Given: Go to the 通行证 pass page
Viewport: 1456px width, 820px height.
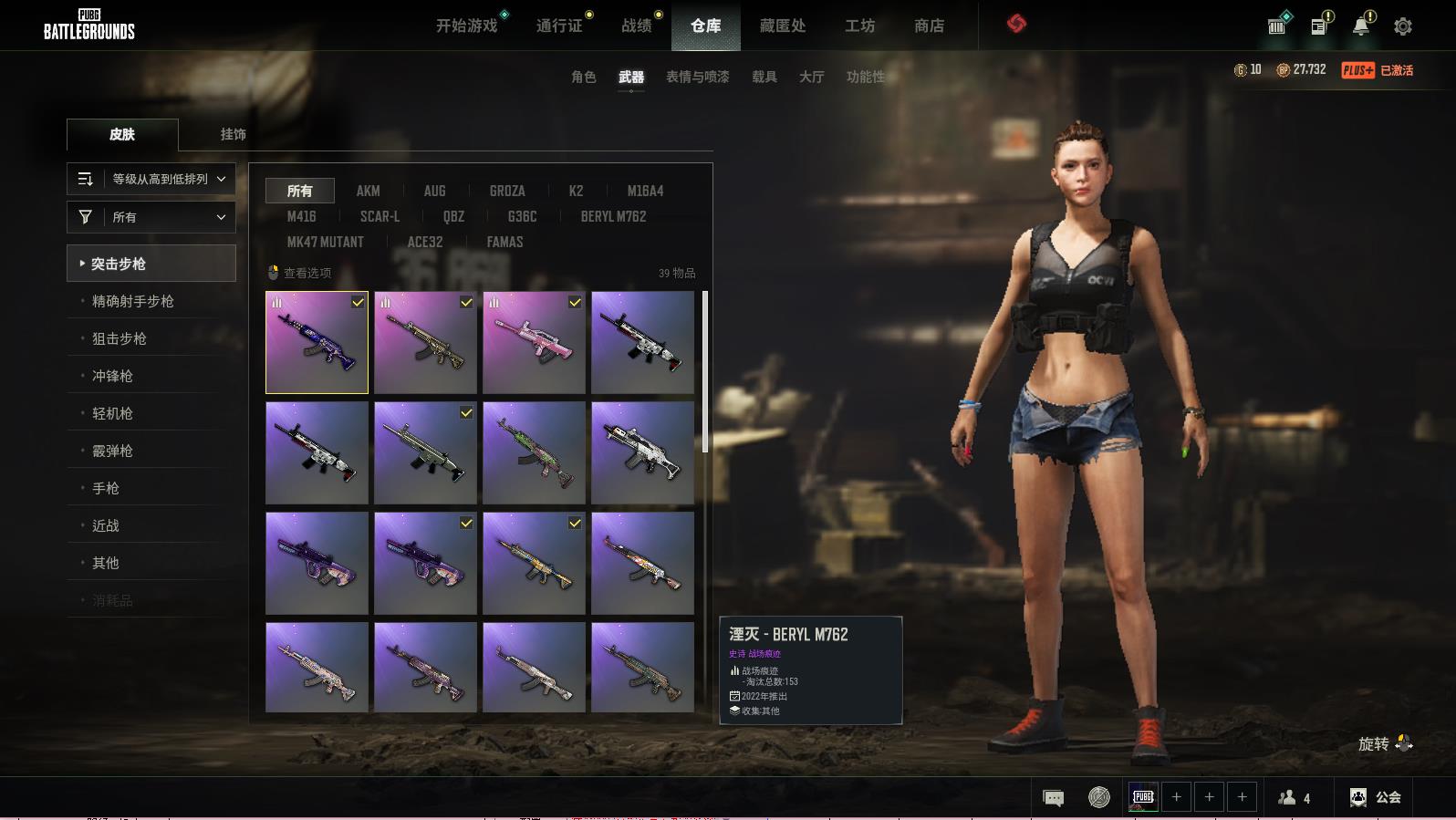Looking at the screenshot, I should click(559, 26).
